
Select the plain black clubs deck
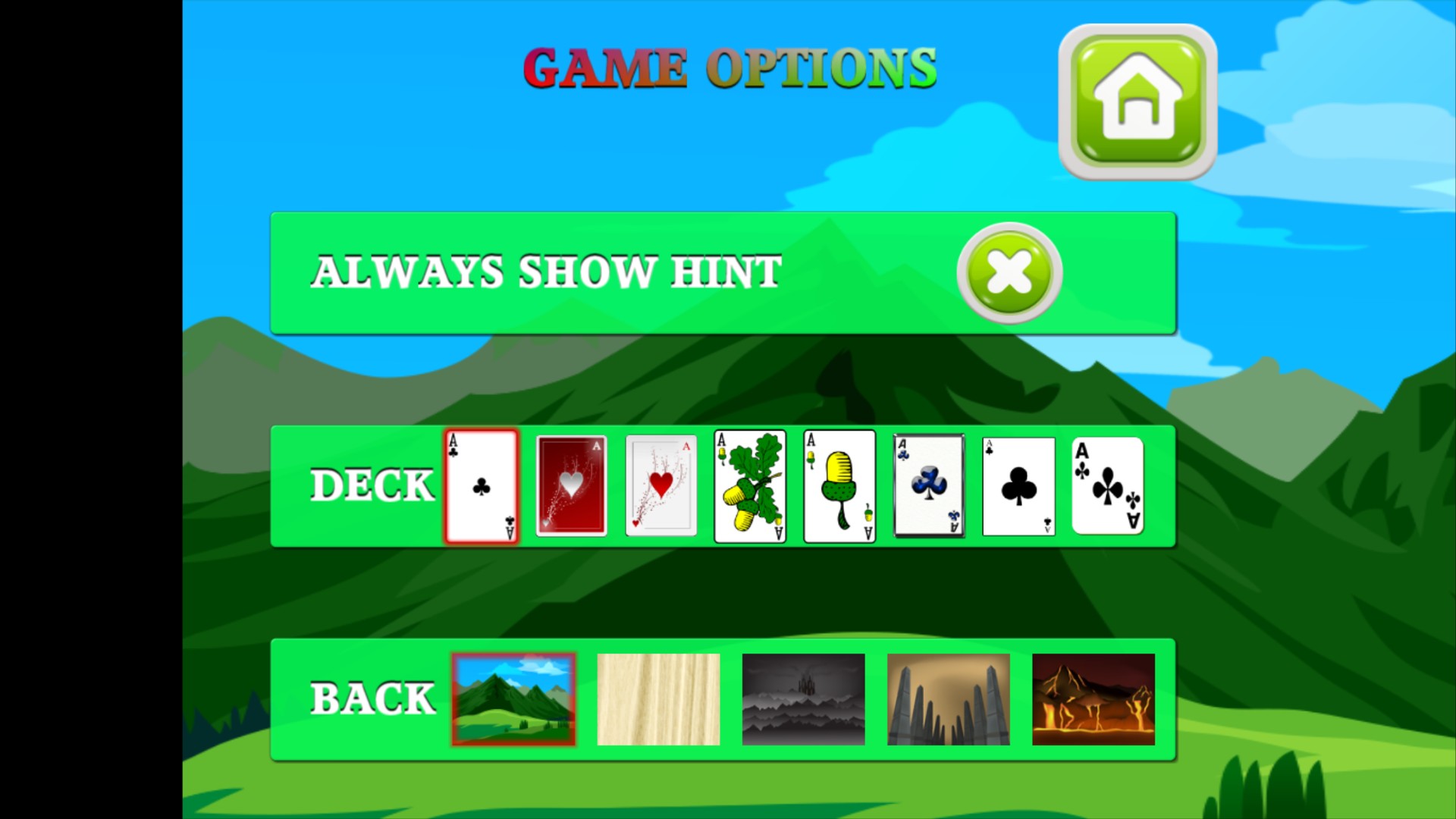[1018, 486]
